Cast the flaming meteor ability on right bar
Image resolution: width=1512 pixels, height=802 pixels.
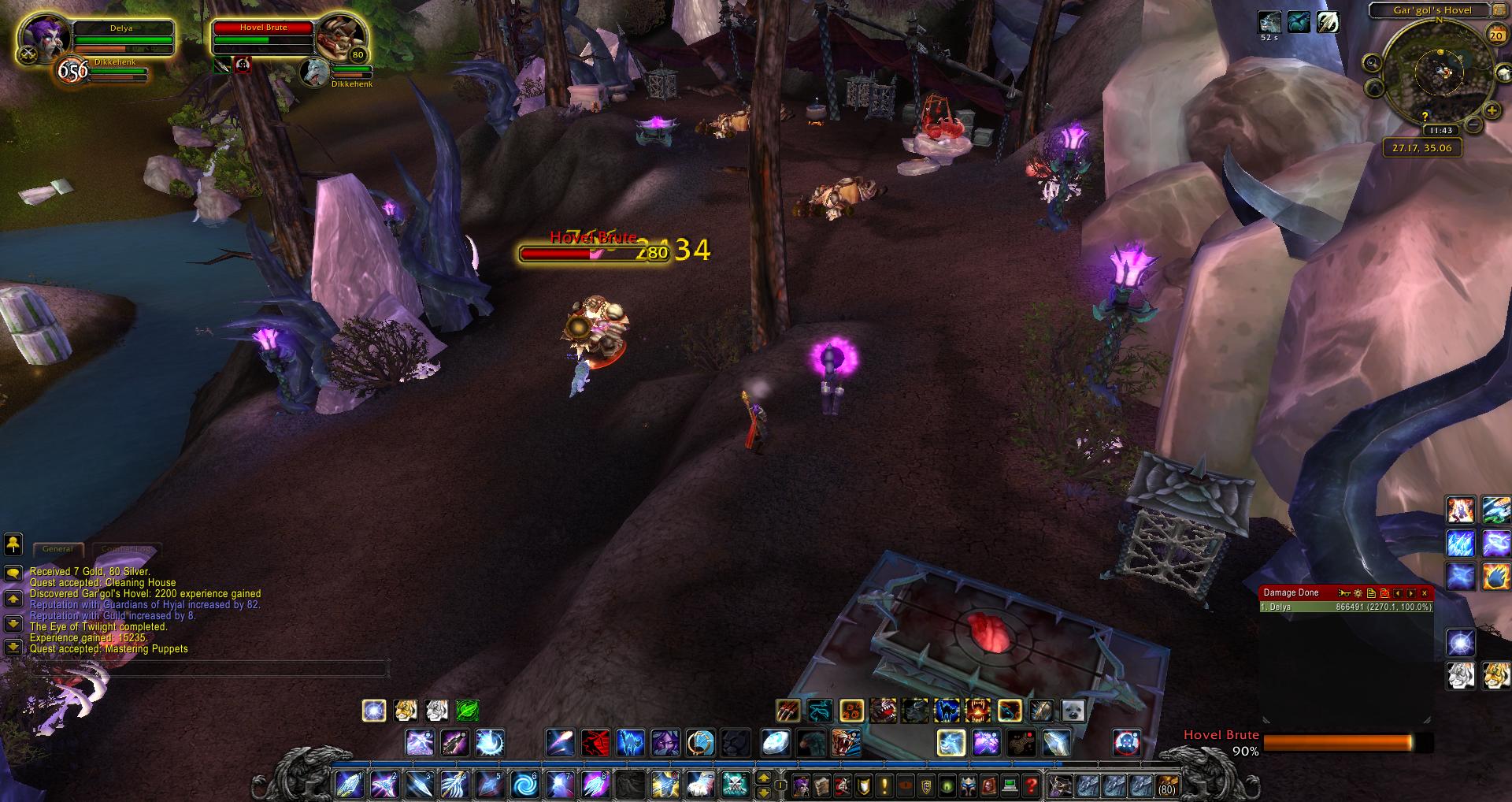tap(1496, 577)
